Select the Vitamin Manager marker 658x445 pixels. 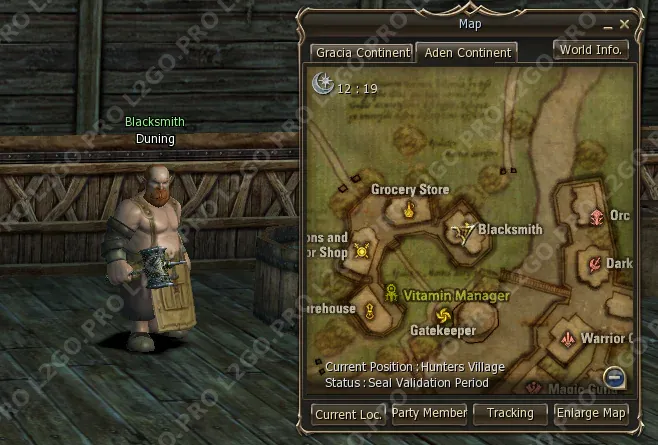393,295
